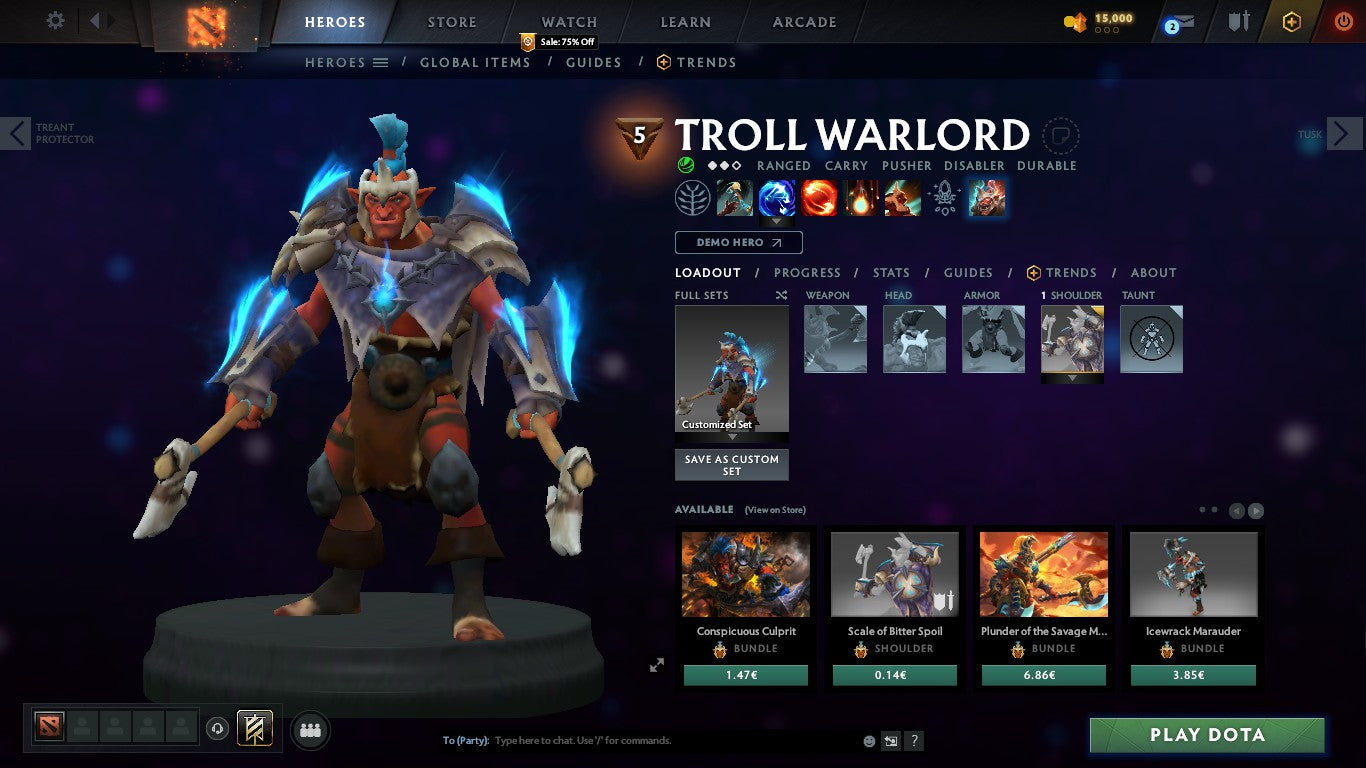Select the Conspicuous Culprit bundle thumbnail
The height and width of the screenshot is (768, 1366).
pyautogui.click(x=744, y=575)
